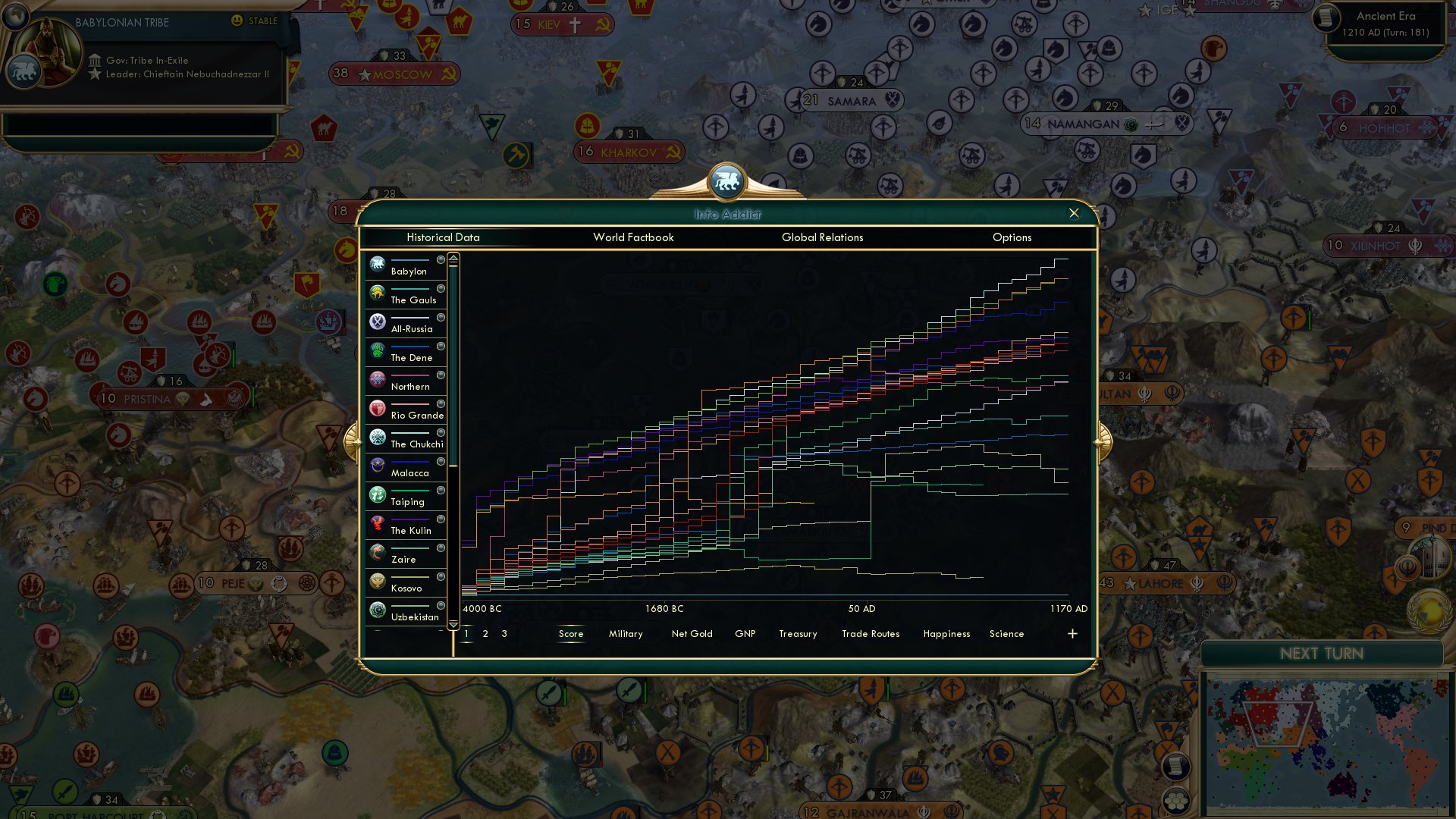This screenshot has height=819, width=1456.
Task: Click The Gauls civilization emblem
Action: click(378, 293)
